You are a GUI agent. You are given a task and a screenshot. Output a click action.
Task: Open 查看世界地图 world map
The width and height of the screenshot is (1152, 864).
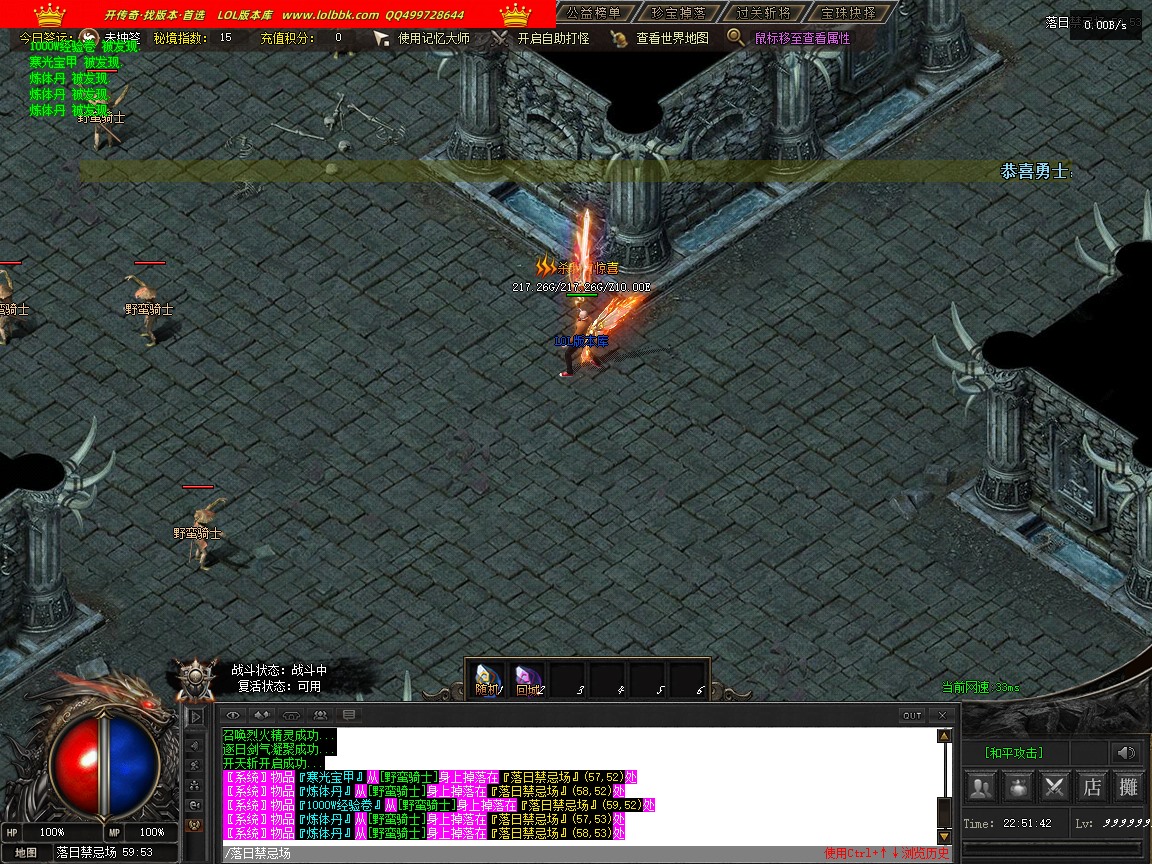(x=672, y=38)
